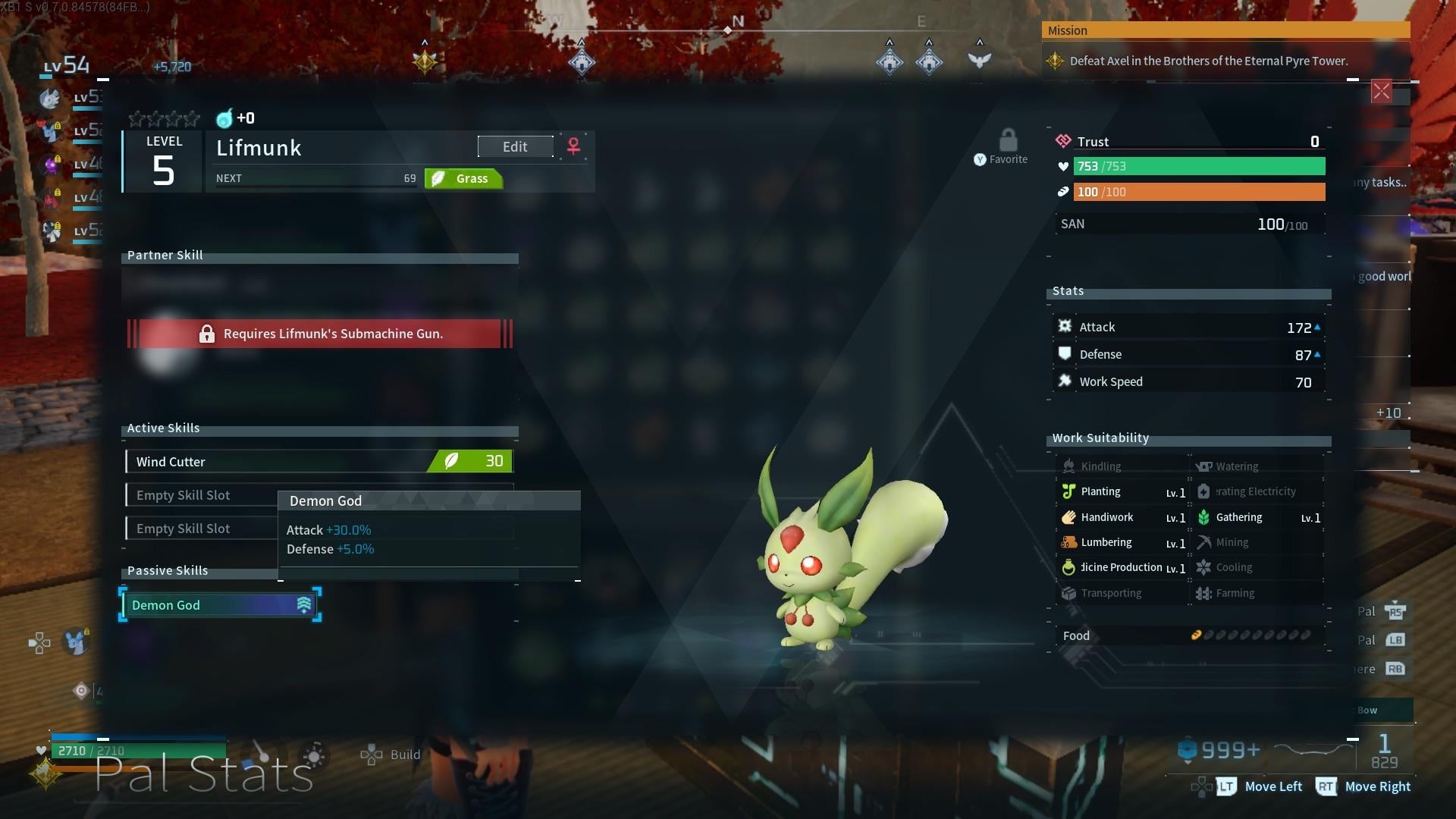Select the Demon God passive skill
The width and height of the screenshot is (1456, 819).
click(220, 605)
